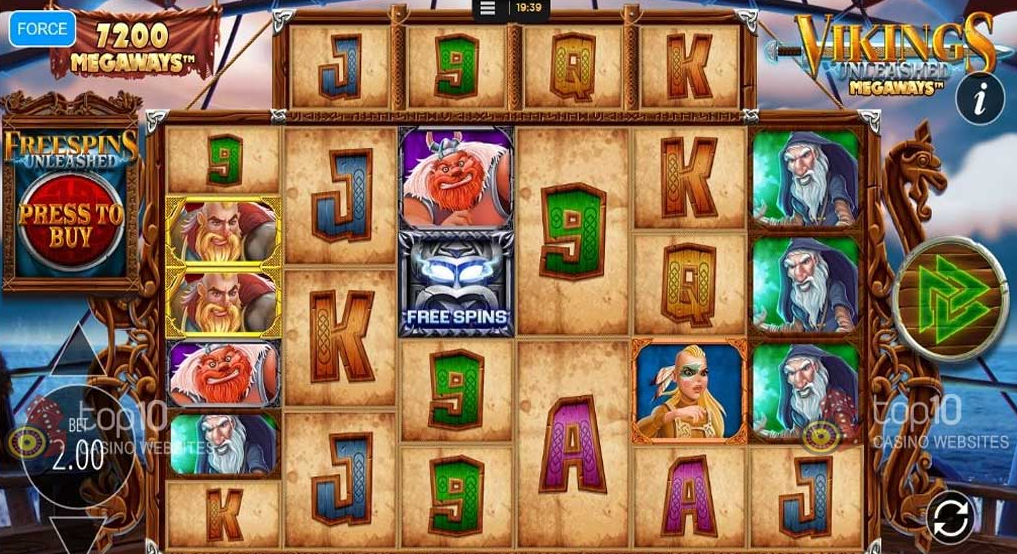1017x554 pixels.
Task: Open the hamburger menu at the top
Action: click(488, 8)
